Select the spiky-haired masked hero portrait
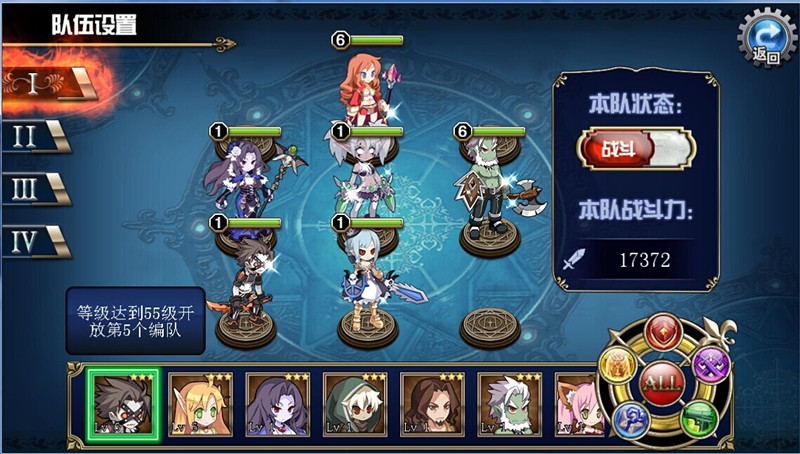The width and height of the screenshot is (800, 454). click(121, 404)
